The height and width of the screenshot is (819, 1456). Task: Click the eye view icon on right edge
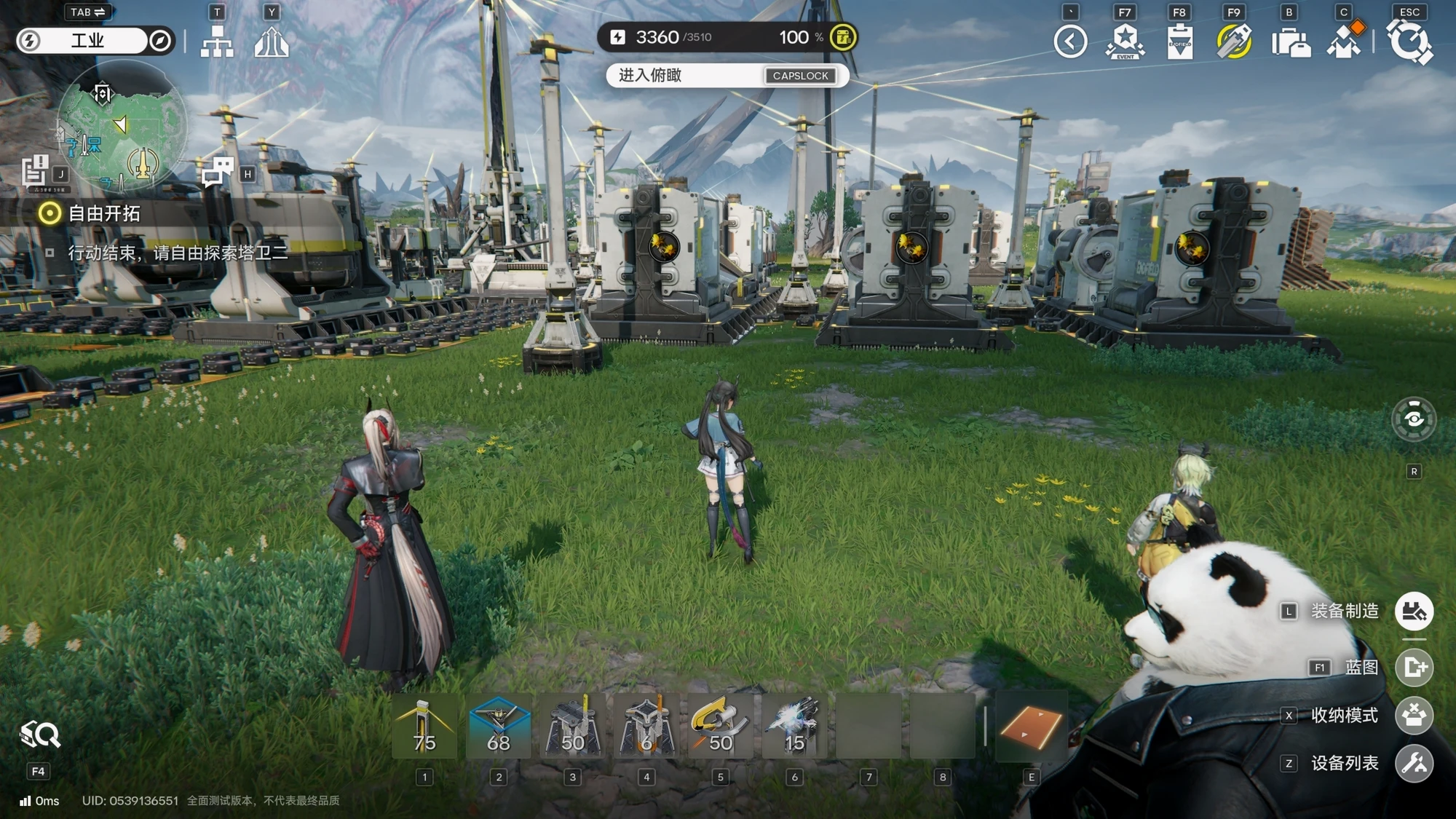1414,419
